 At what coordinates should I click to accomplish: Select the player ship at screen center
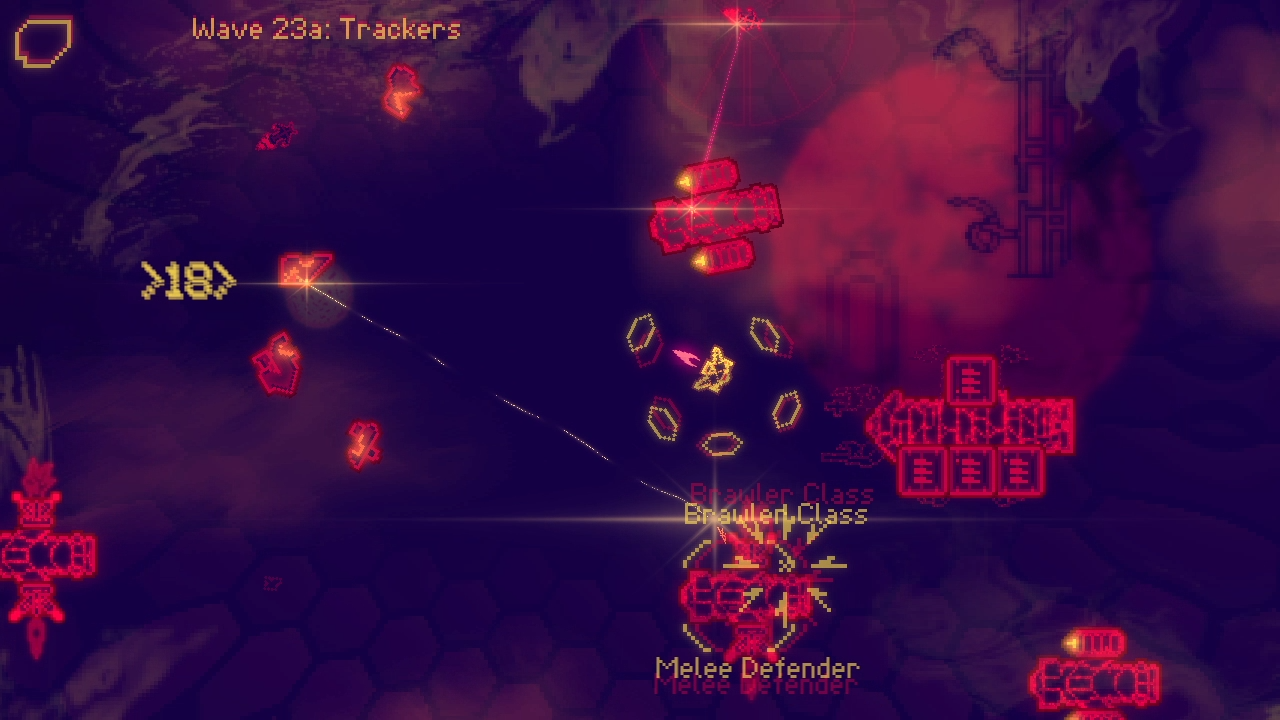(x=715, y=370)
